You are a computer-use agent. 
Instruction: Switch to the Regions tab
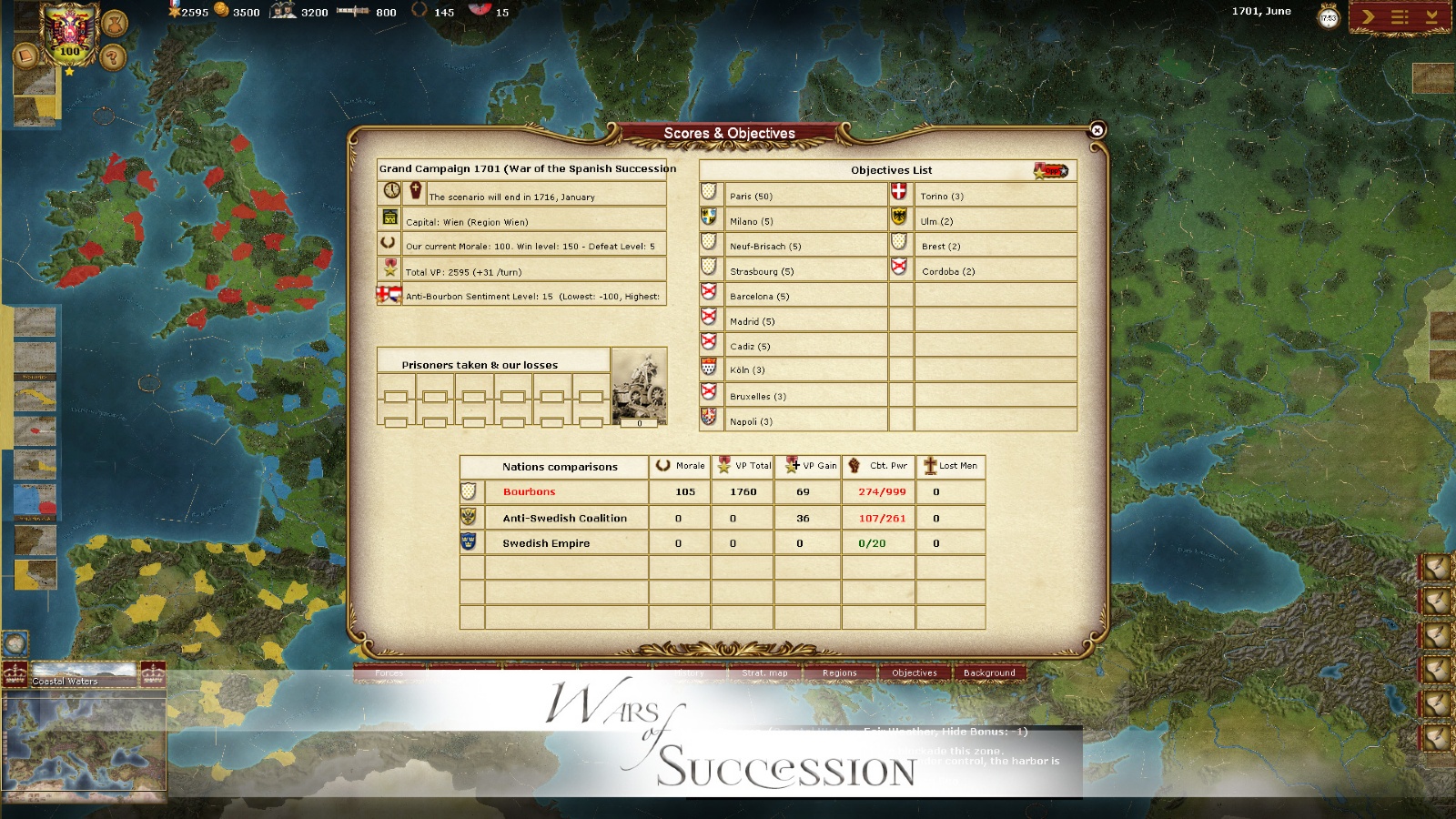pyautogui.click(x=839, y=673)
